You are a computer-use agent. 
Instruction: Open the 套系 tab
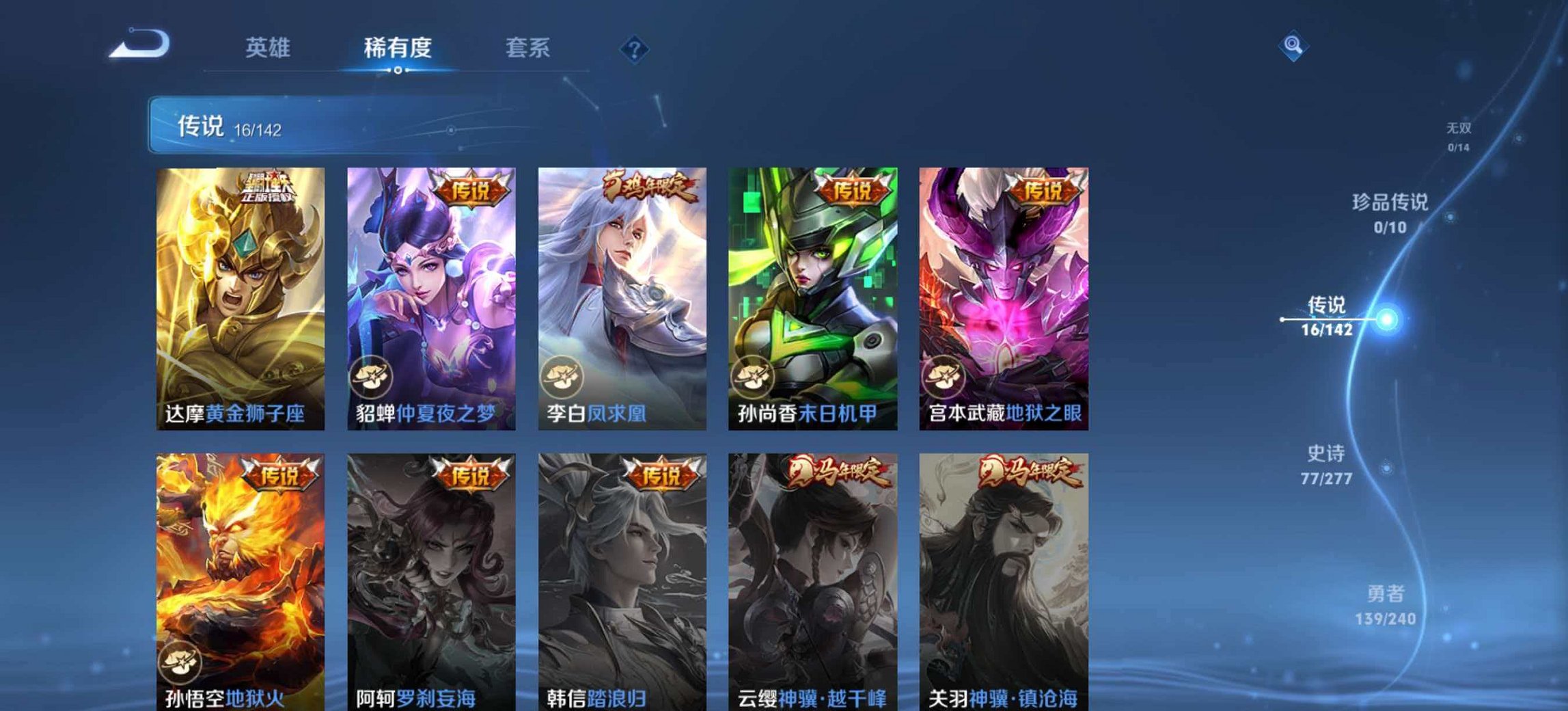point(526,46)
